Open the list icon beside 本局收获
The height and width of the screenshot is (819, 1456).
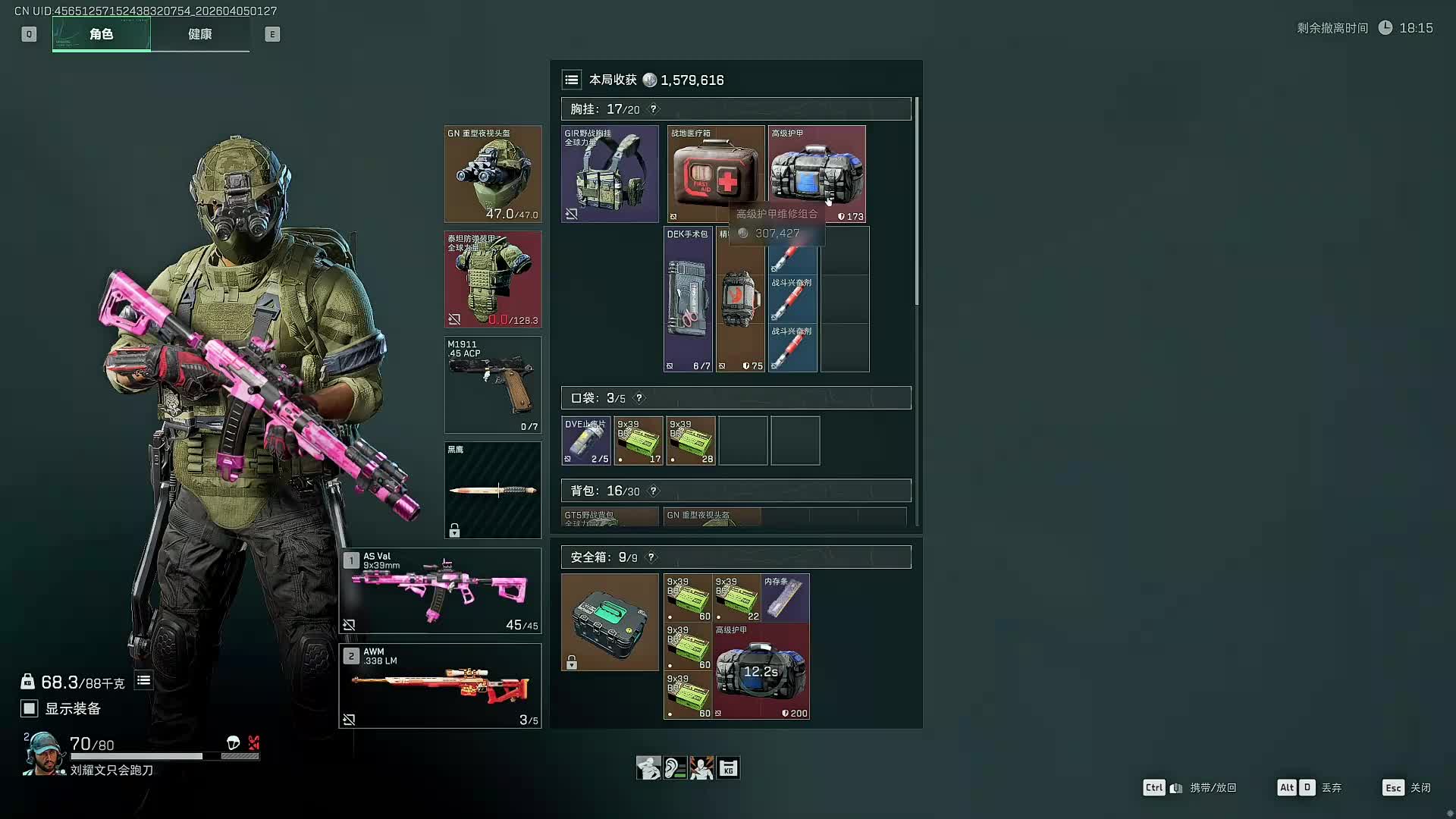(572, 80)
